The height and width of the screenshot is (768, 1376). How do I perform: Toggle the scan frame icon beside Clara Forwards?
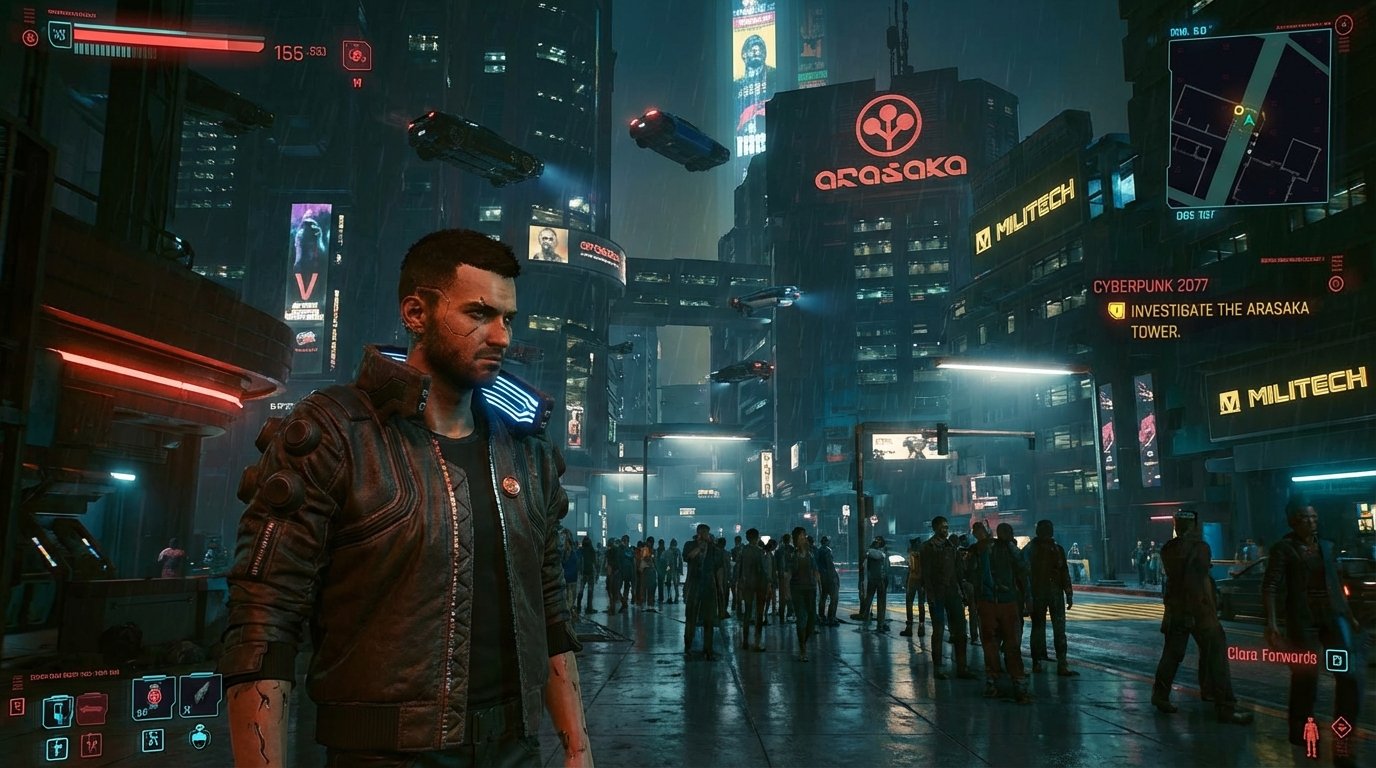click(1337, 660)
